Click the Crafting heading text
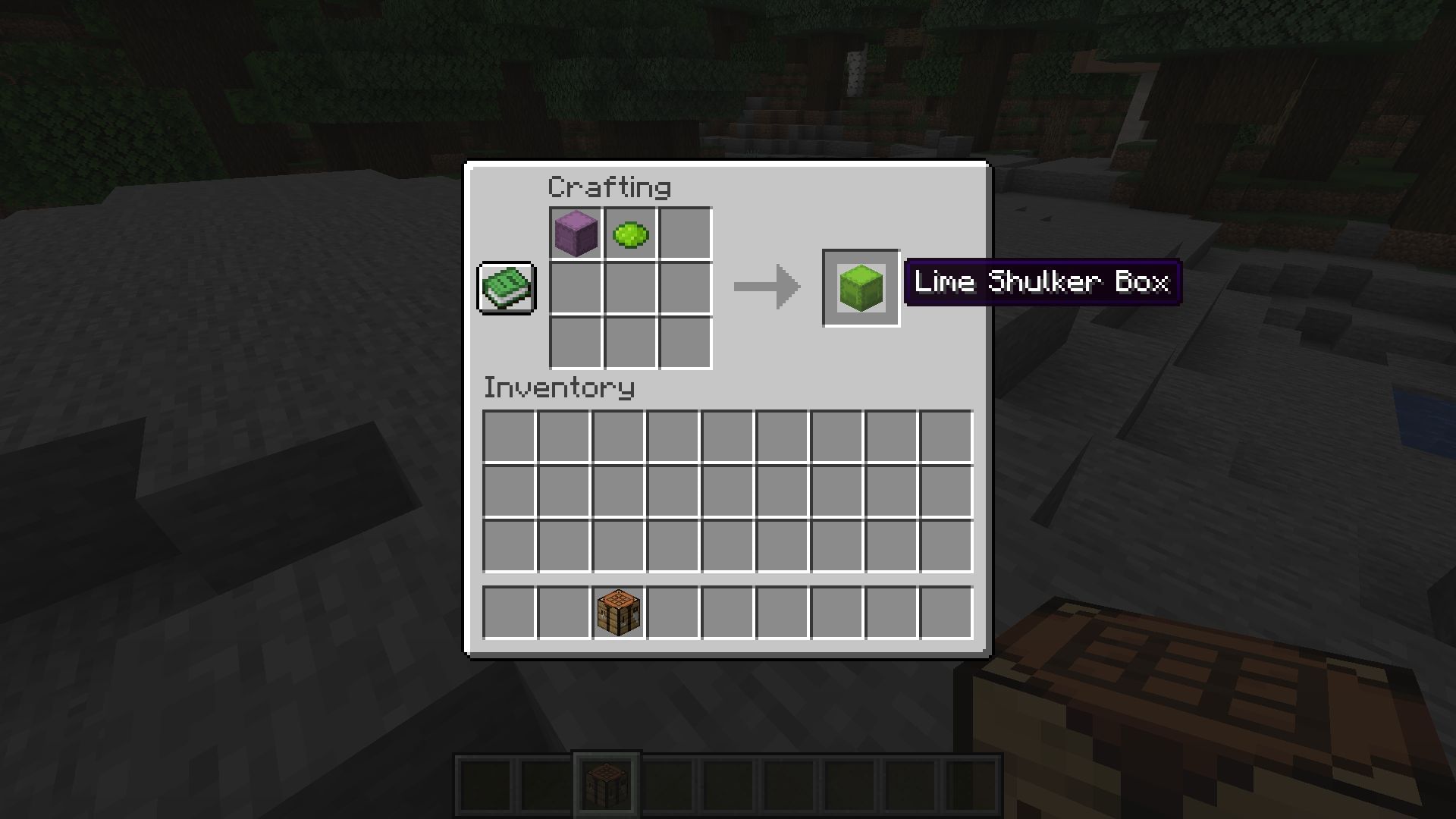Image resolution: width=1456 pixels, height=819 pixels. tap(608, 187)
